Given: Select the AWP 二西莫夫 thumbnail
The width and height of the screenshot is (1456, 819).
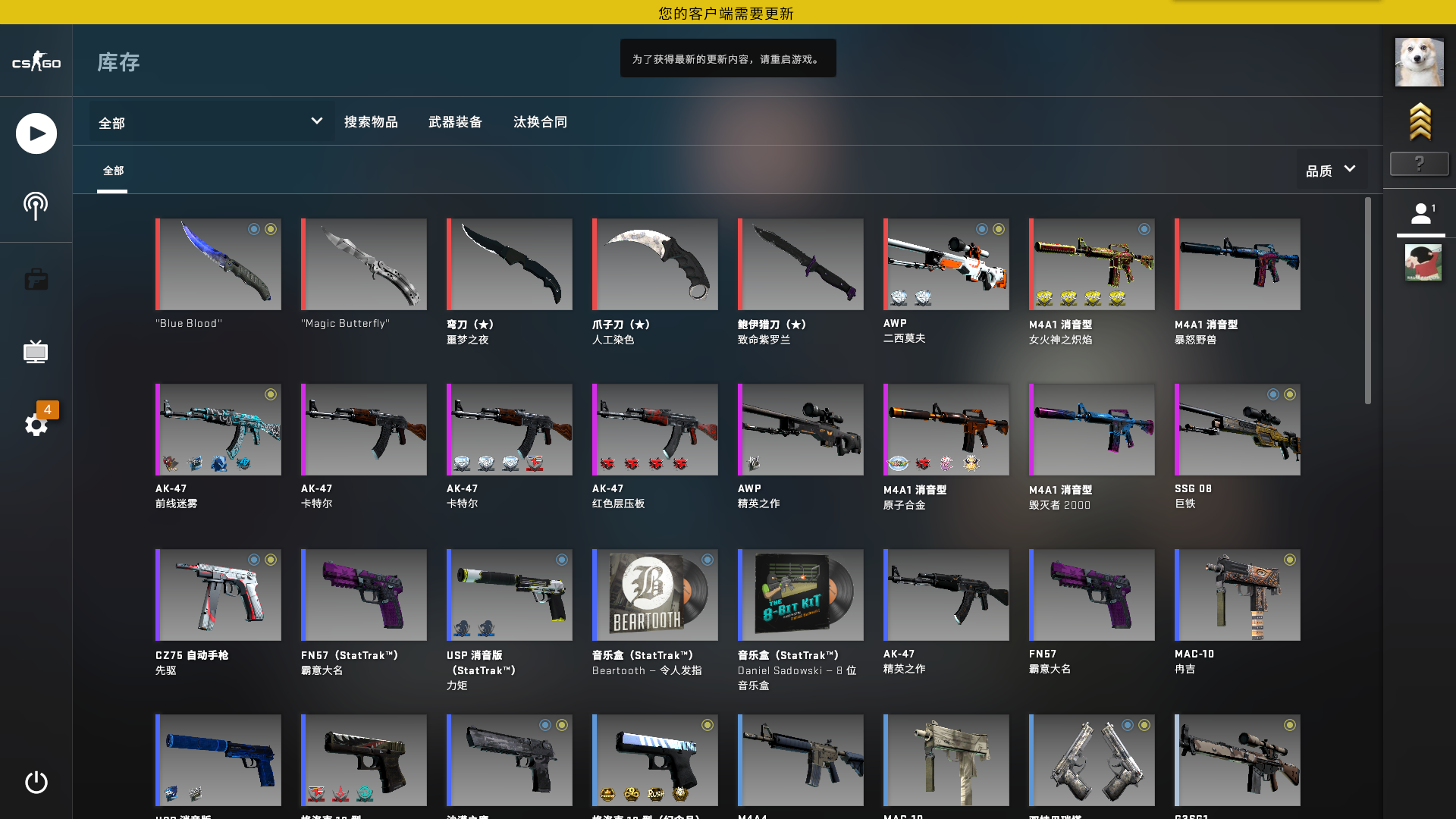Looking at the screenshot, I should coord(946,265).
